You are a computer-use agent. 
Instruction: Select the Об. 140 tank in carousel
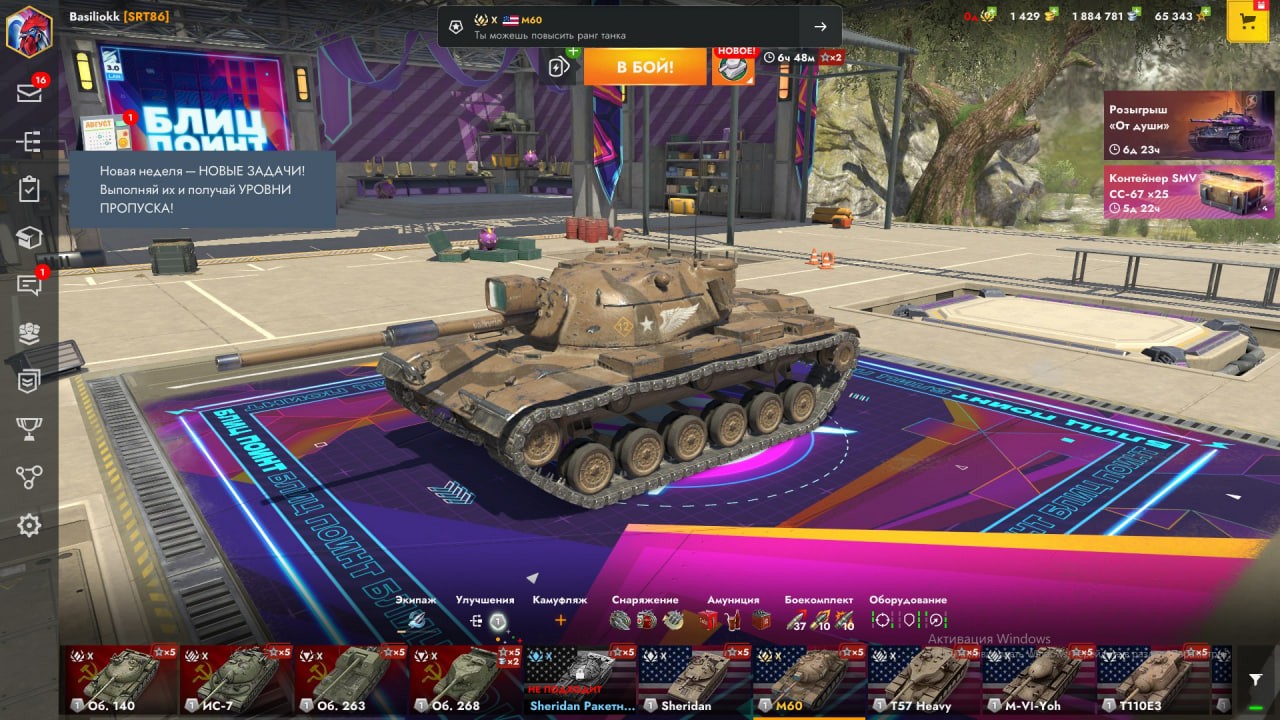coord(123,679)
